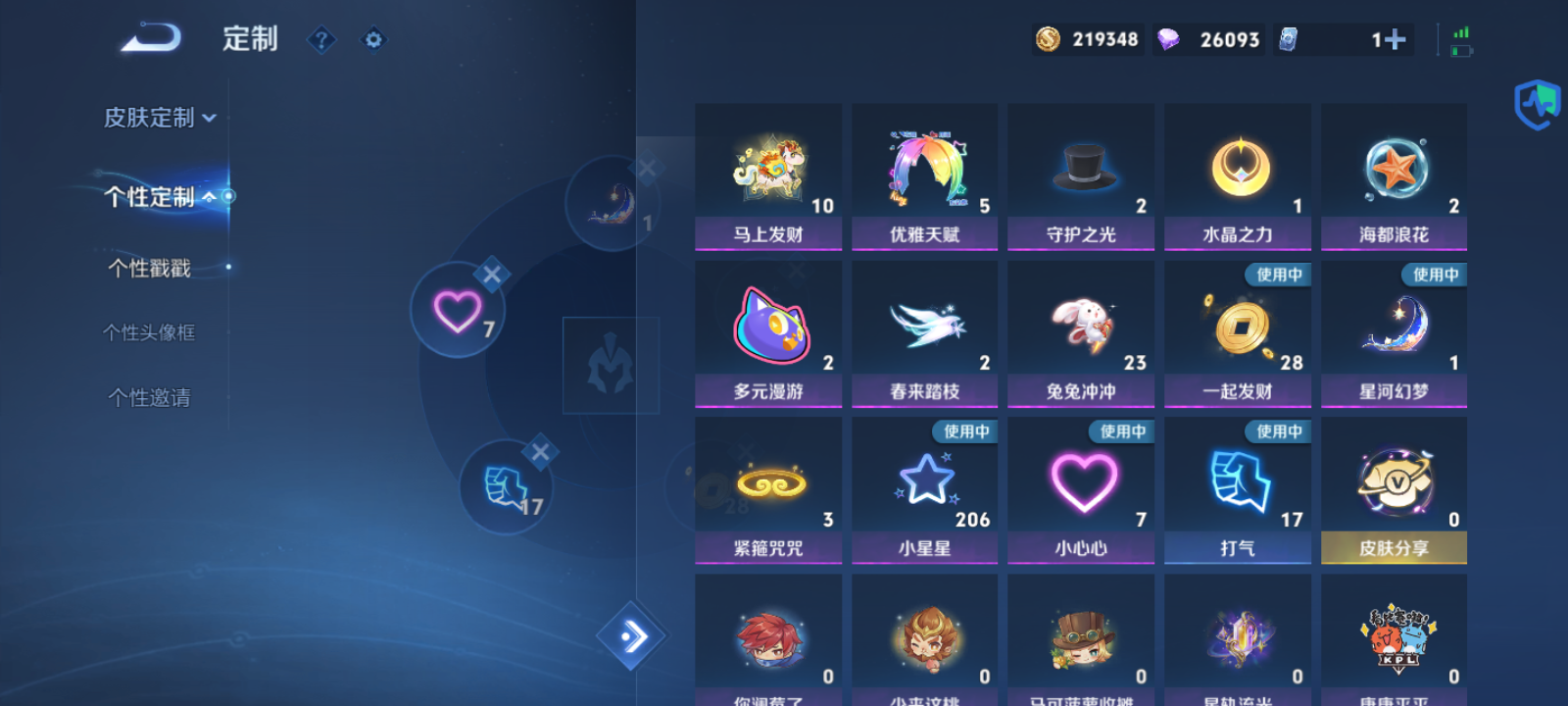Viewport: 1568px width, 706px height.
Task: Remove the boat sticker with its X button
Action: coord(646,168)
